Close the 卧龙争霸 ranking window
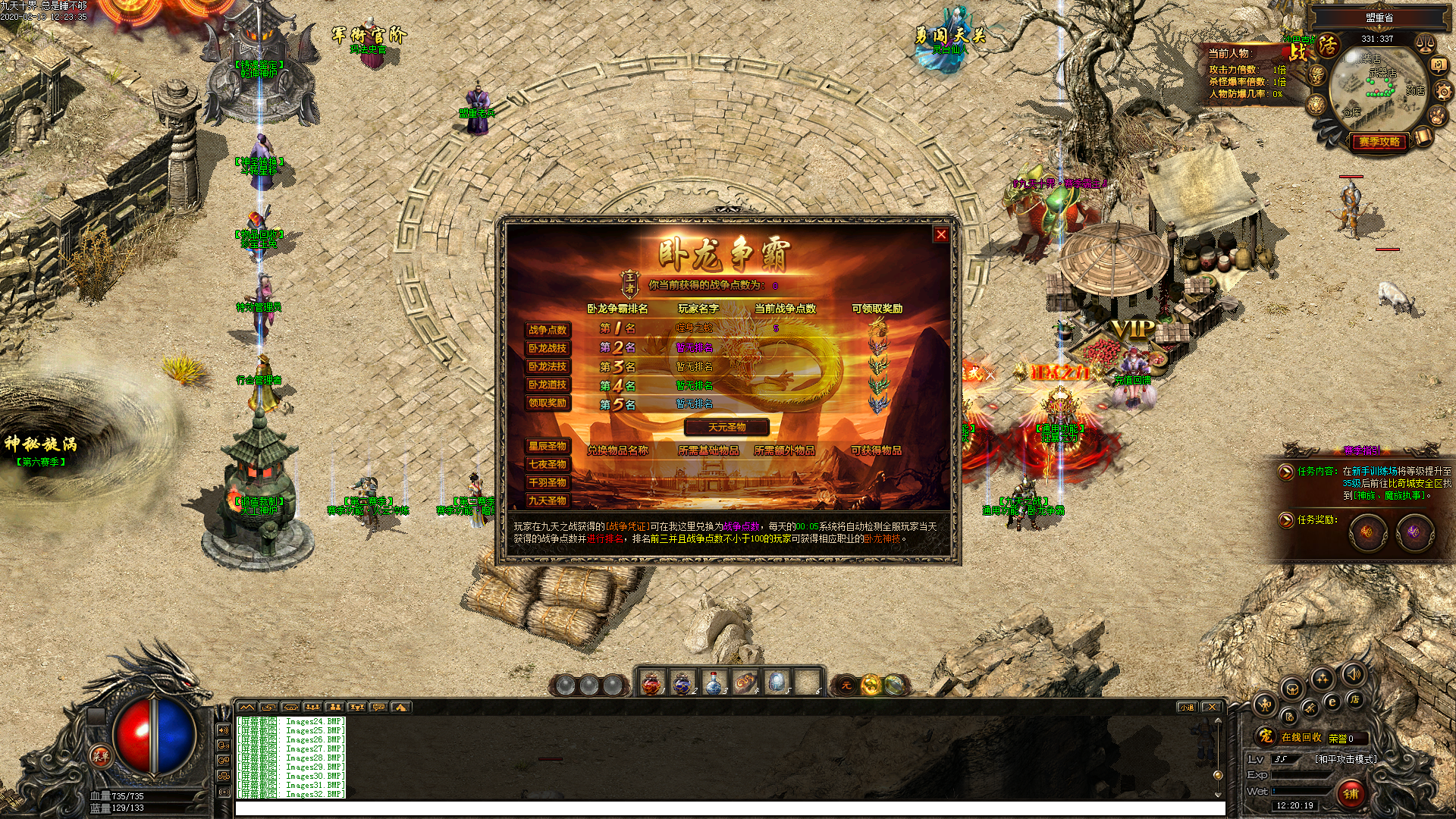The image size is (1456, 819). click(x=941, y=234)
